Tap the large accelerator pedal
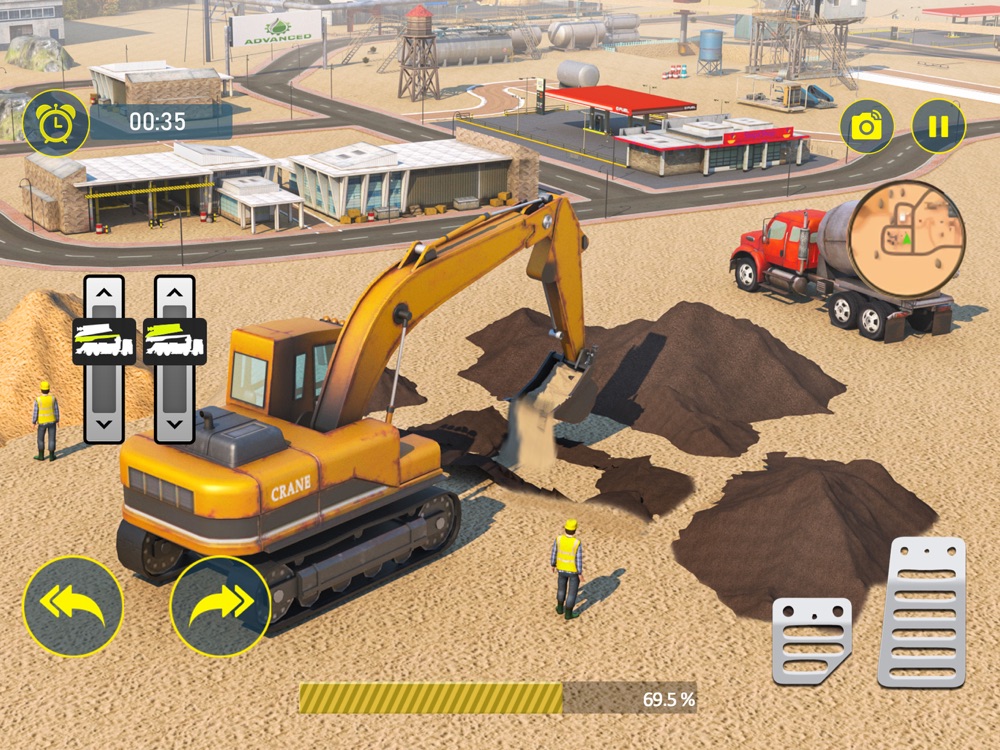The width and height of the screenshot is (1000, 750). [921, 612]
